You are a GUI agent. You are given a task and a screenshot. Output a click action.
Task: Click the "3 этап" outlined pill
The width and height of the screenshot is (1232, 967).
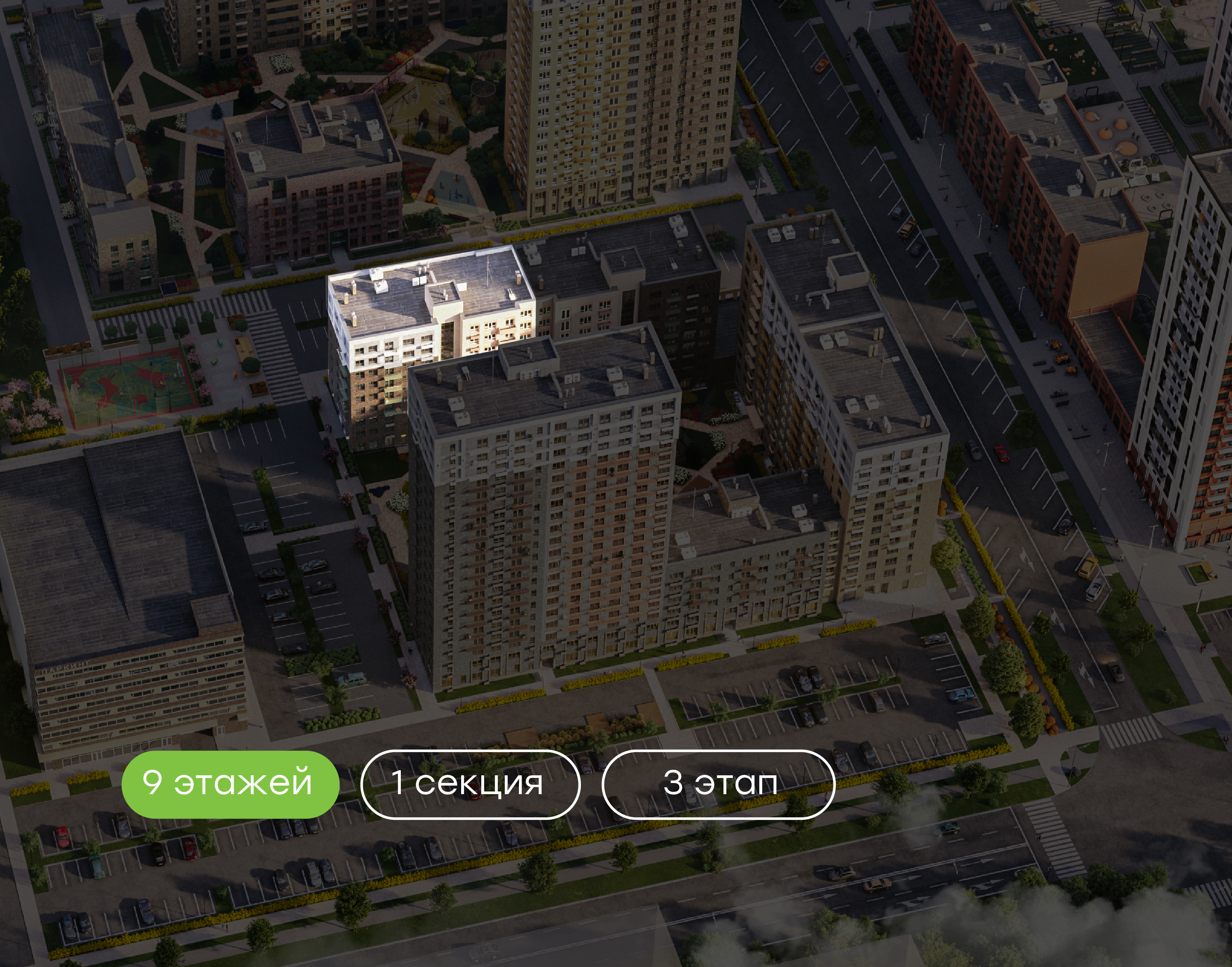coord(718,784)
